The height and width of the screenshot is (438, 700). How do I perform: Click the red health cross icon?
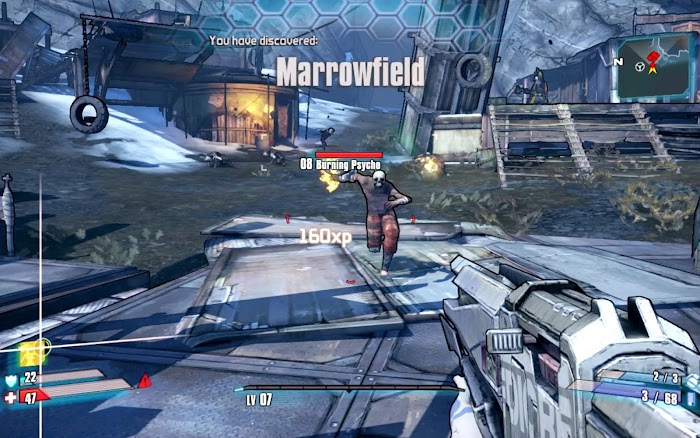tap(11, 398)
